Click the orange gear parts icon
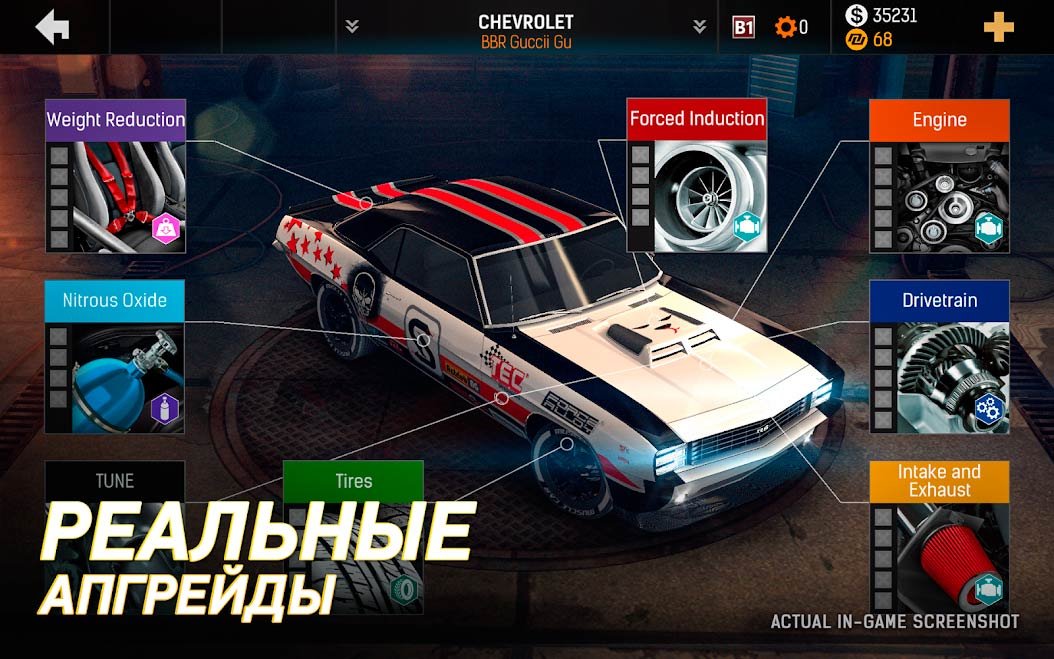1054x659 pixels. 785,27
